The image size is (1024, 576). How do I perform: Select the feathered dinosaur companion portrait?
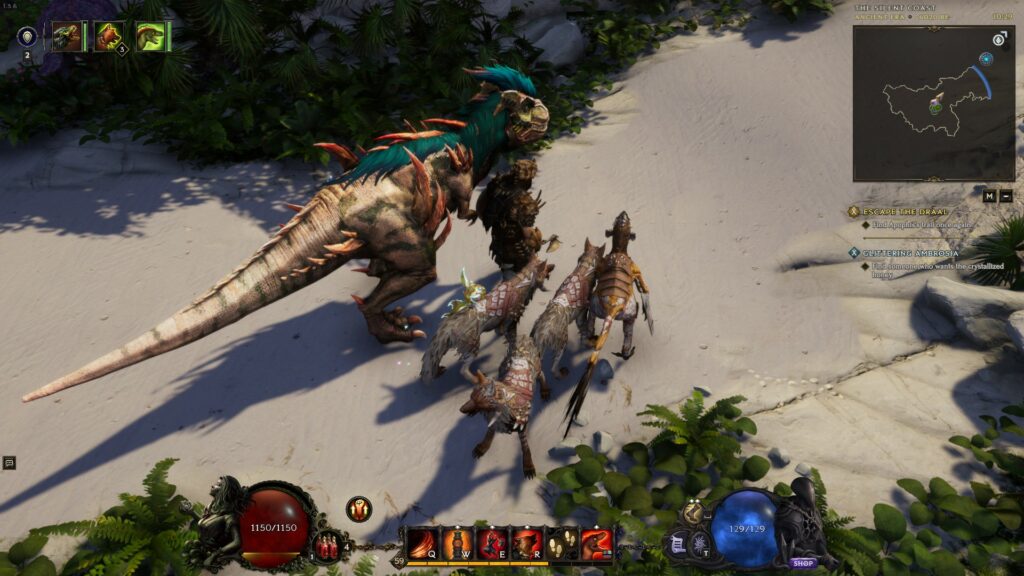[x=68, y=37]
